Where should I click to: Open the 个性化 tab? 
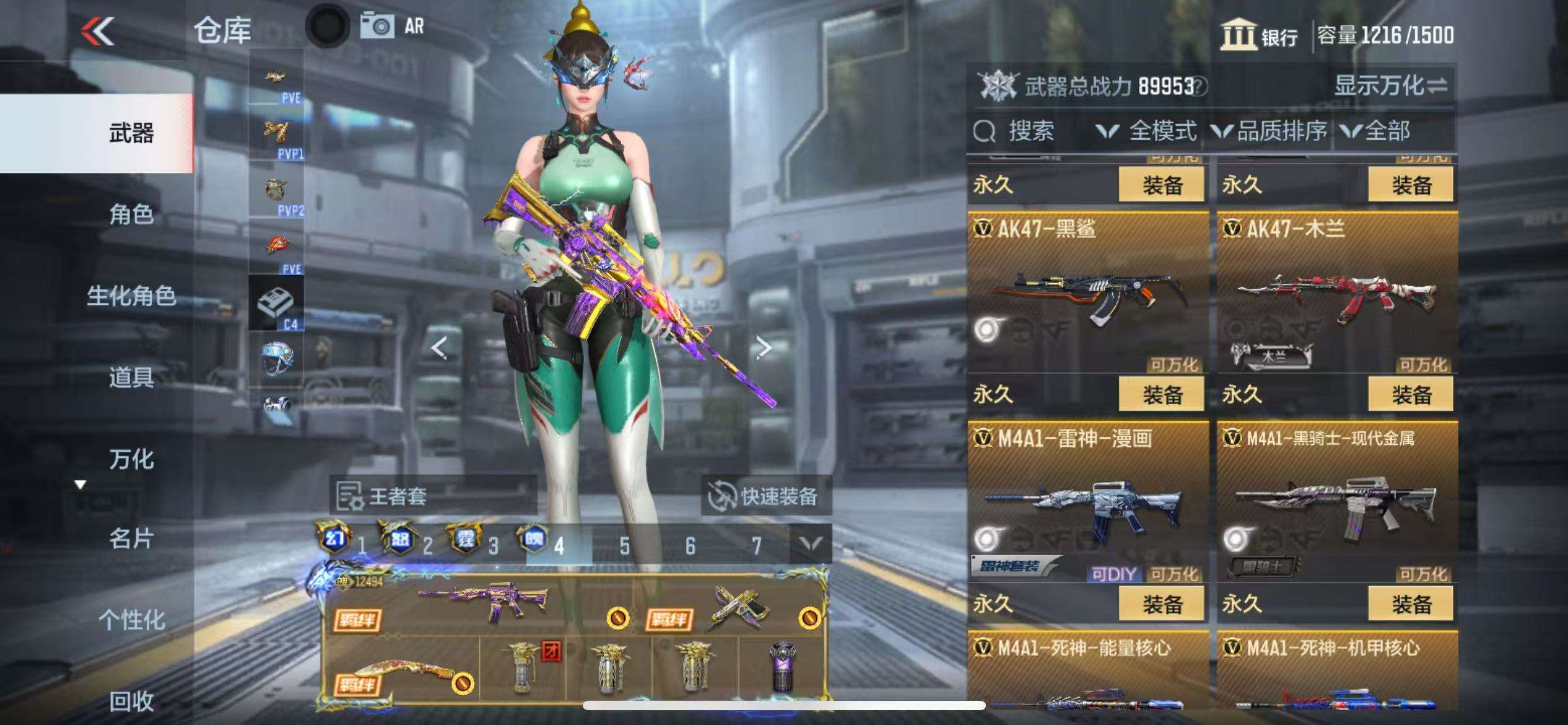(131, 620)
